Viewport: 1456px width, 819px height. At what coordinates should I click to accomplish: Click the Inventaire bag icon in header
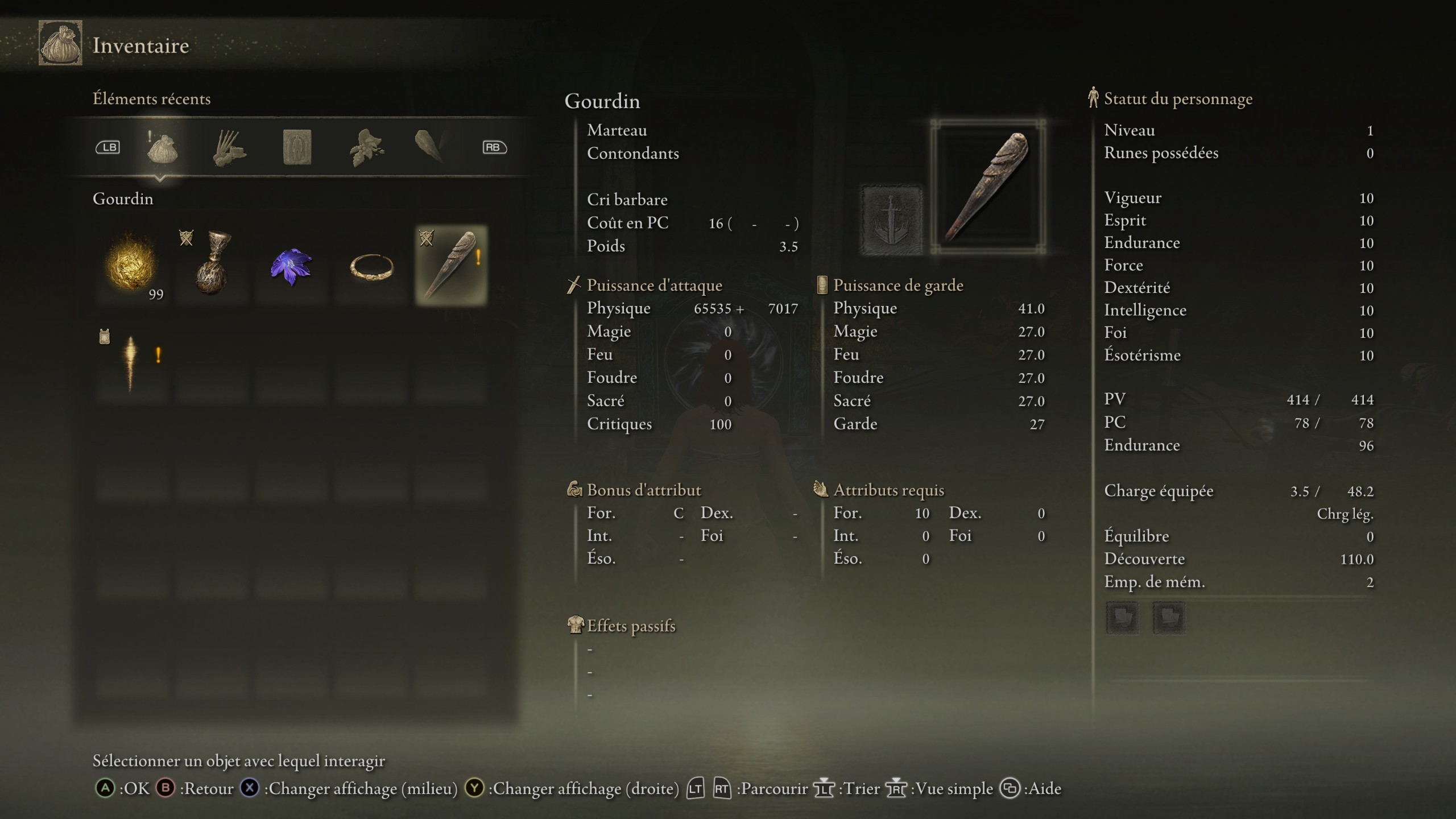60,43
